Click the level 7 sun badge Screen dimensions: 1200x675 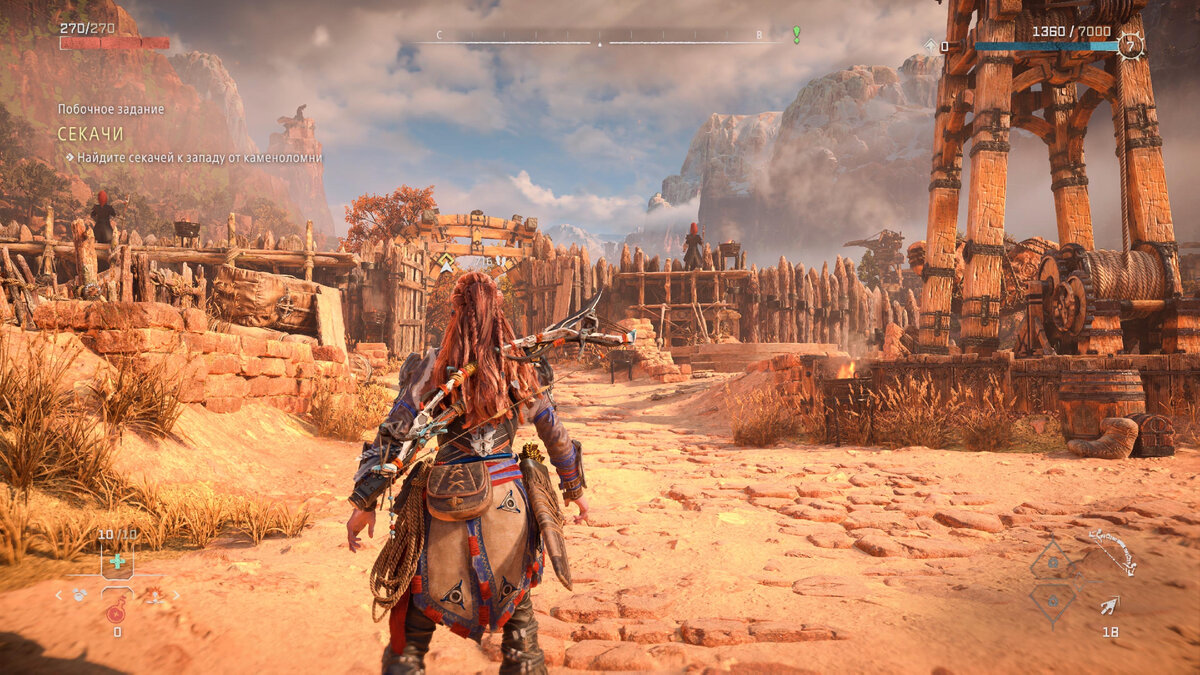[x=1131, y=46]
